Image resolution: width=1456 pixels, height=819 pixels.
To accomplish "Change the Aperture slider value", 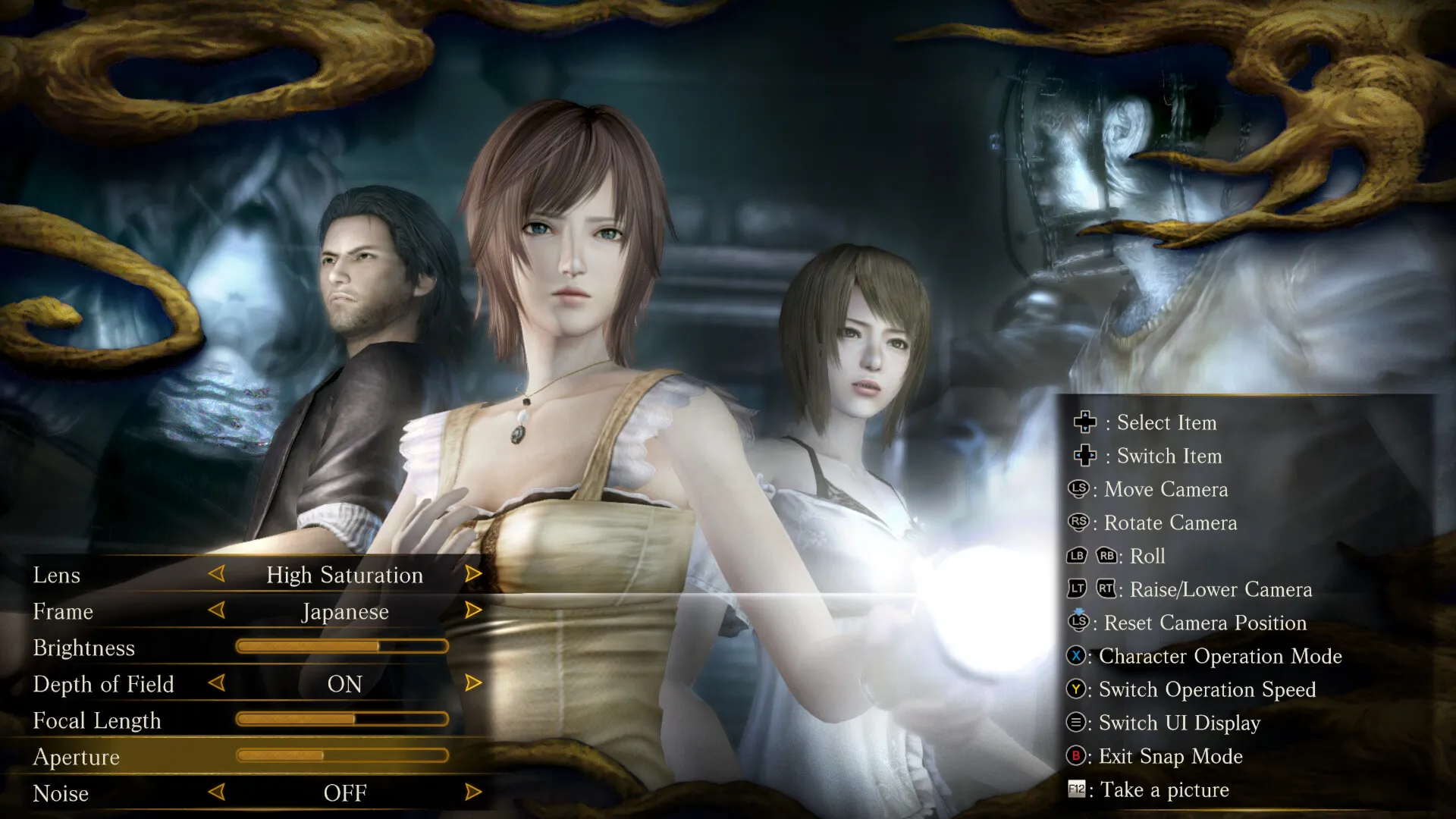I will point(342,756).
